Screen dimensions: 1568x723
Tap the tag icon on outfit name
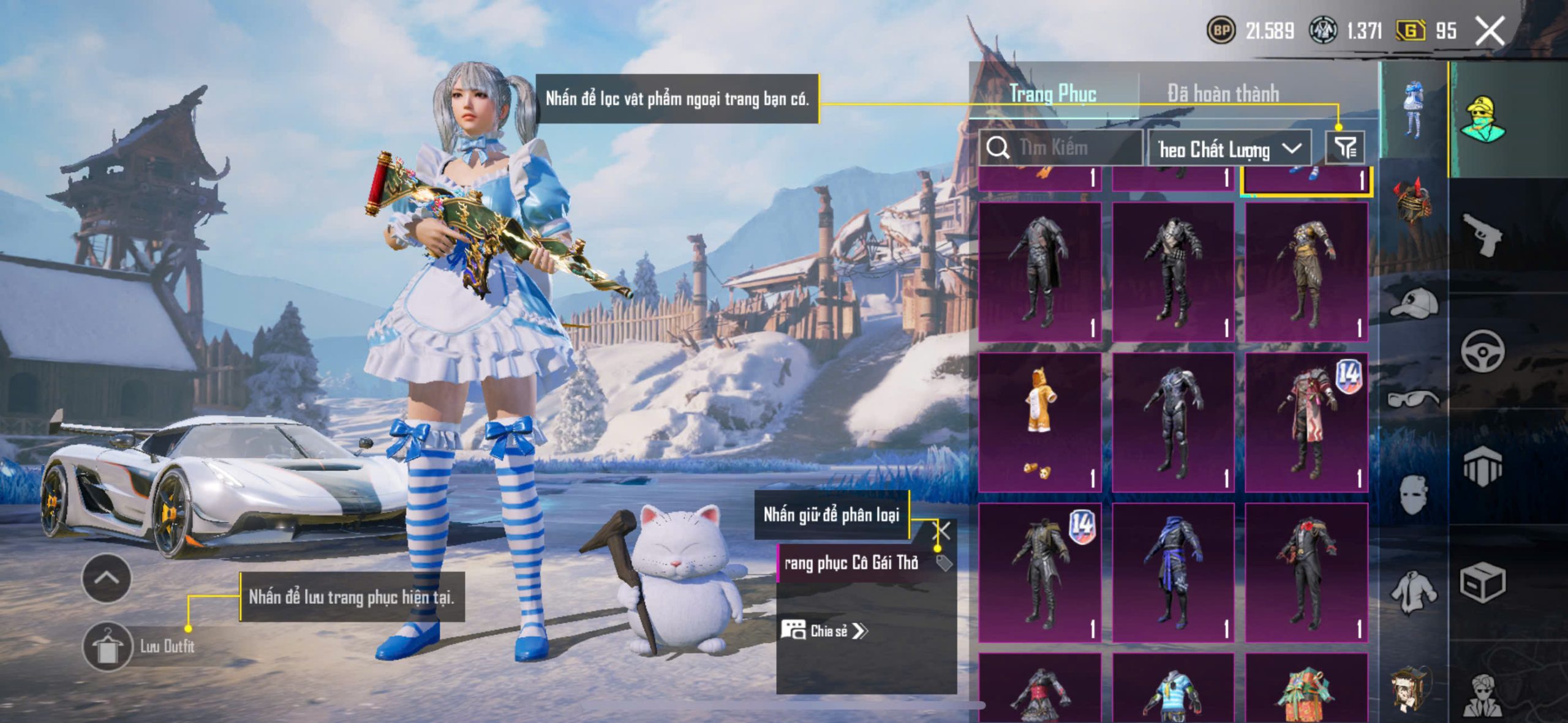[x=944, y=563]
